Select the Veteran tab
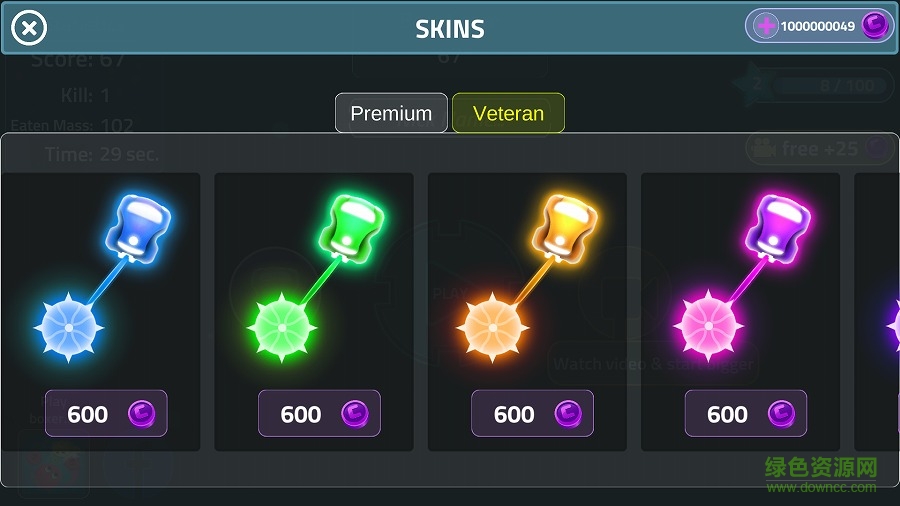This screenshot has height=506, width=900. pos(508,113)
